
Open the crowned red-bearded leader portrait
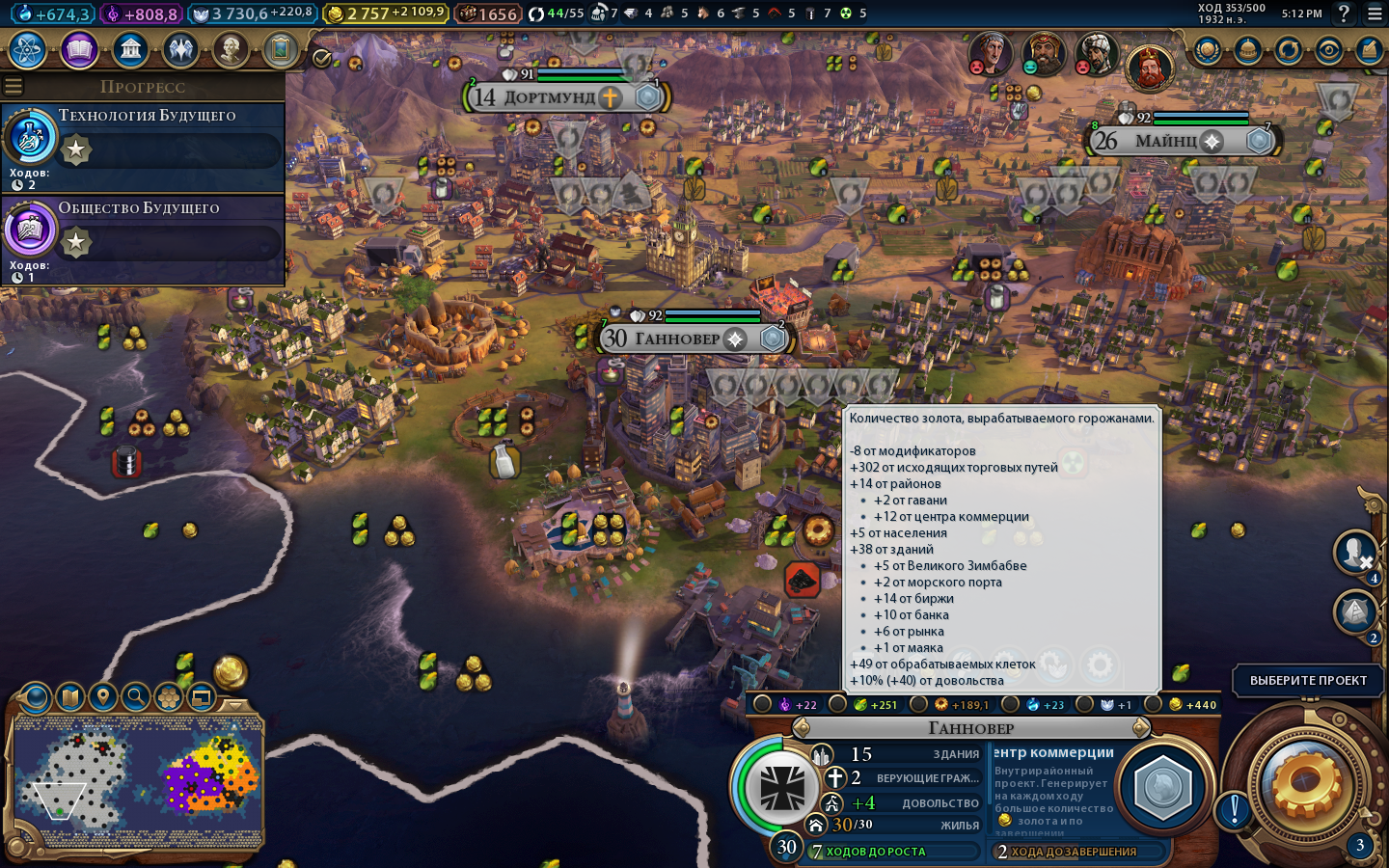pos(1149,67)
